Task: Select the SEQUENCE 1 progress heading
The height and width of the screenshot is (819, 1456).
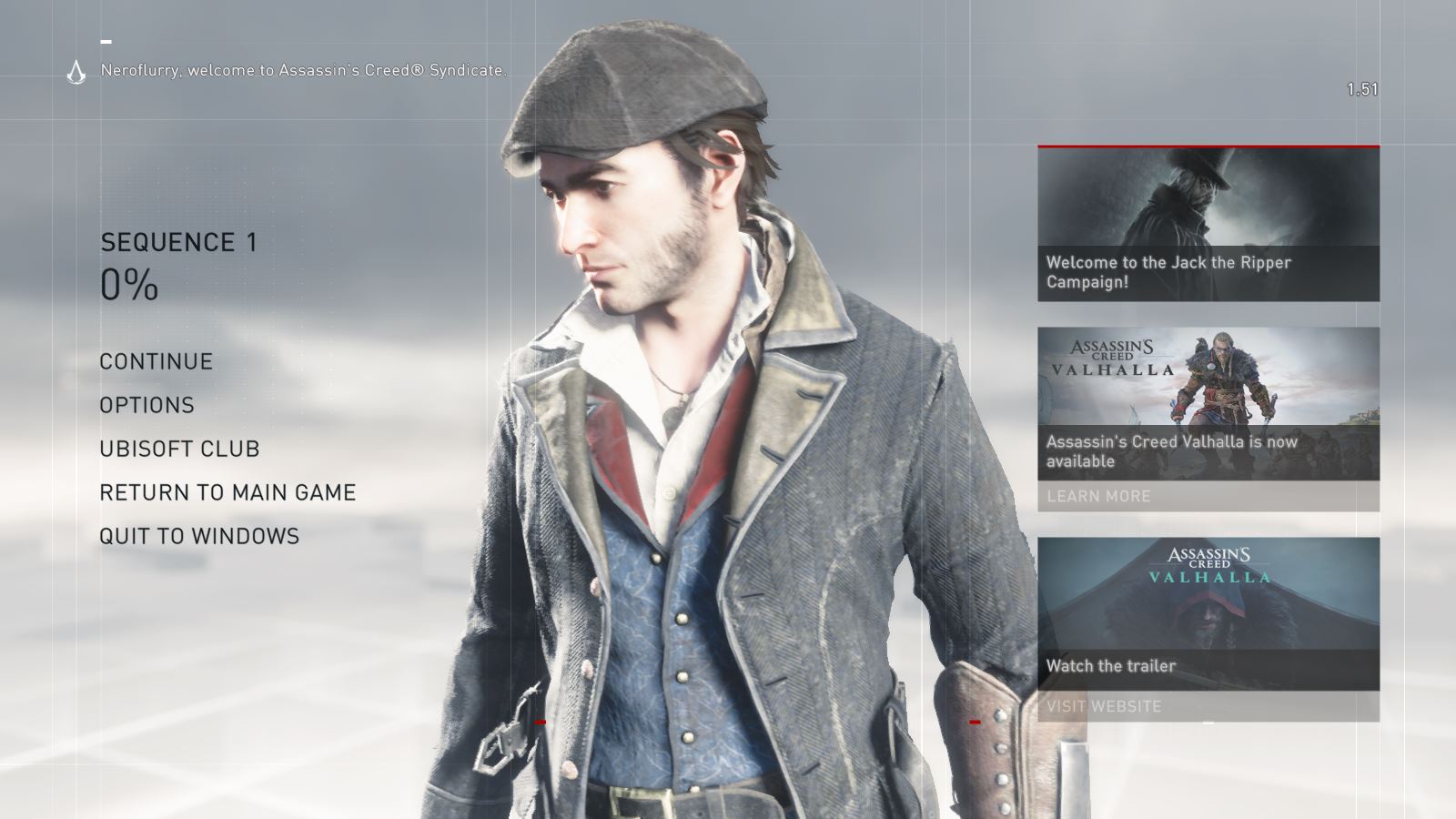Action: (178, 242)
